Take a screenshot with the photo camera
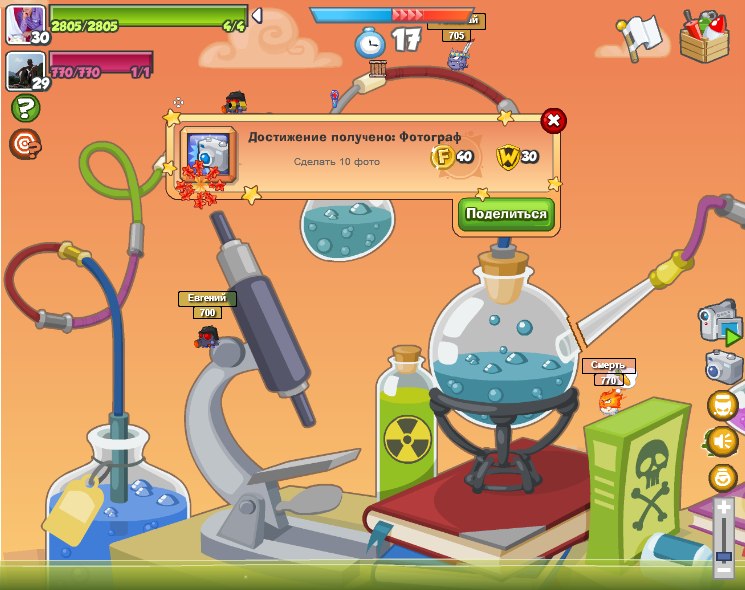Viewport: 745px width, 590px height. [723, 366]
